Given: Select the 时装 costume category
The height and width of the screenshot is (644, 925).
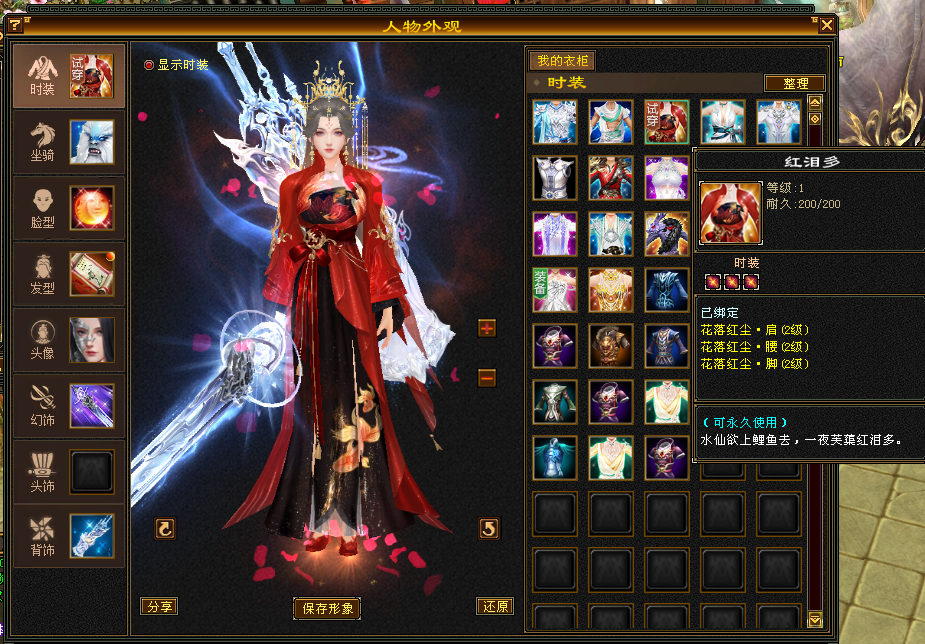Looking at the screenshot, I should click(x=68, y=75).
